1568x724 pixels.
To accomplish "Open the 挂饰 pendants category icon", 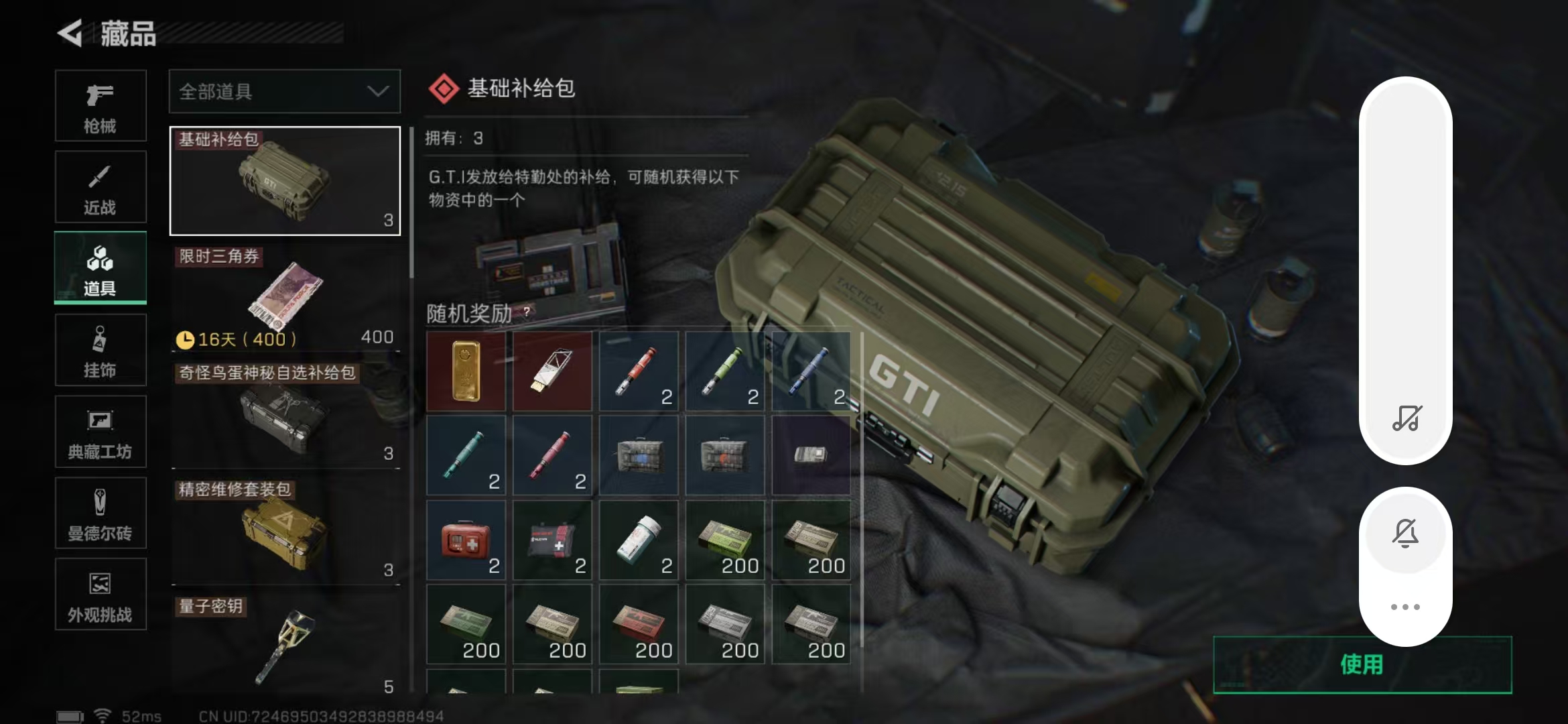I will (x=100, y=349).
